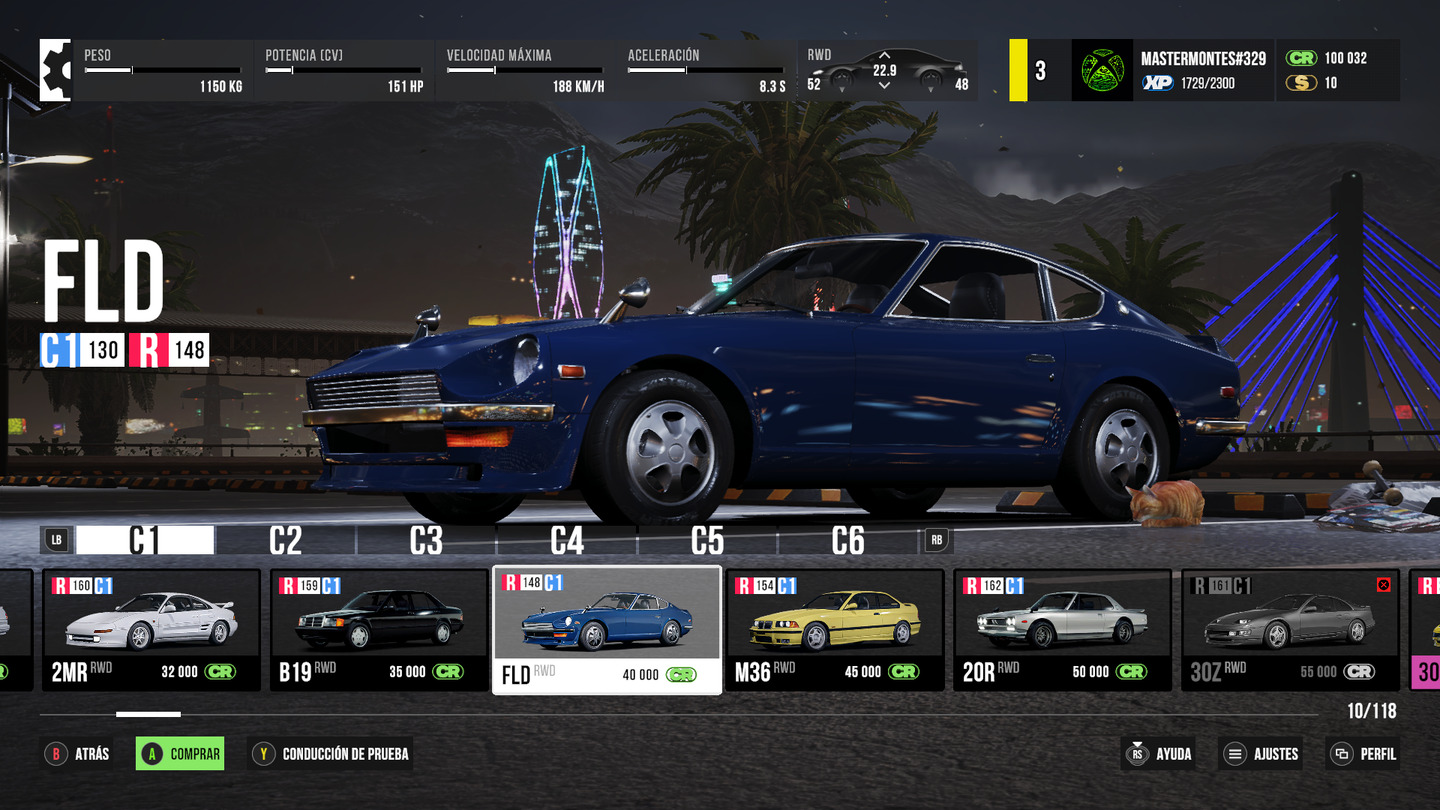Screen dimensions: 1440x810
Task: Open the C3 car class tab
Action: click(x=426, y=541)
